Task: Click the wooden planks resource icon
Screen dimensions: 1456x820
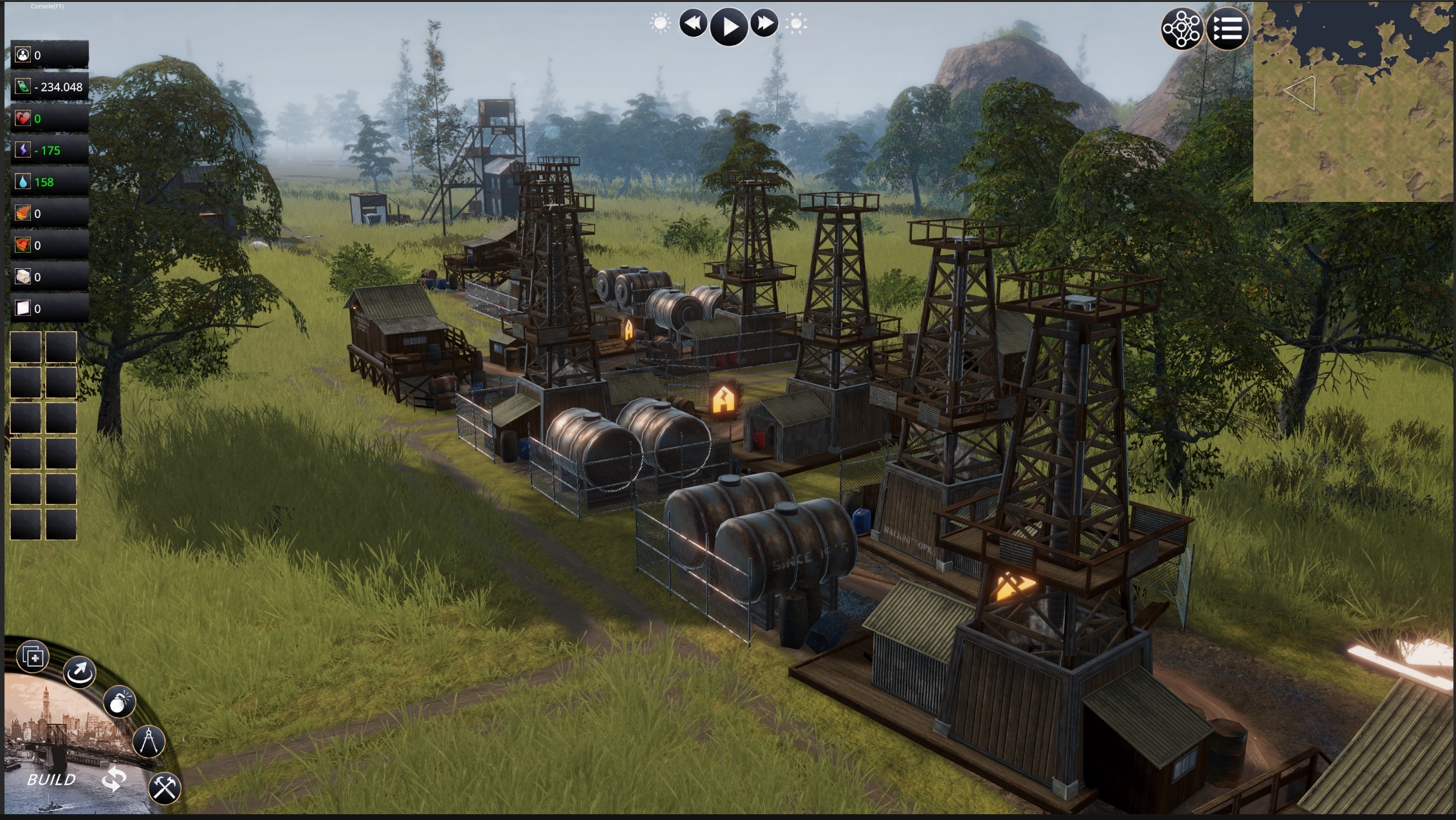Action: [23, 214]
